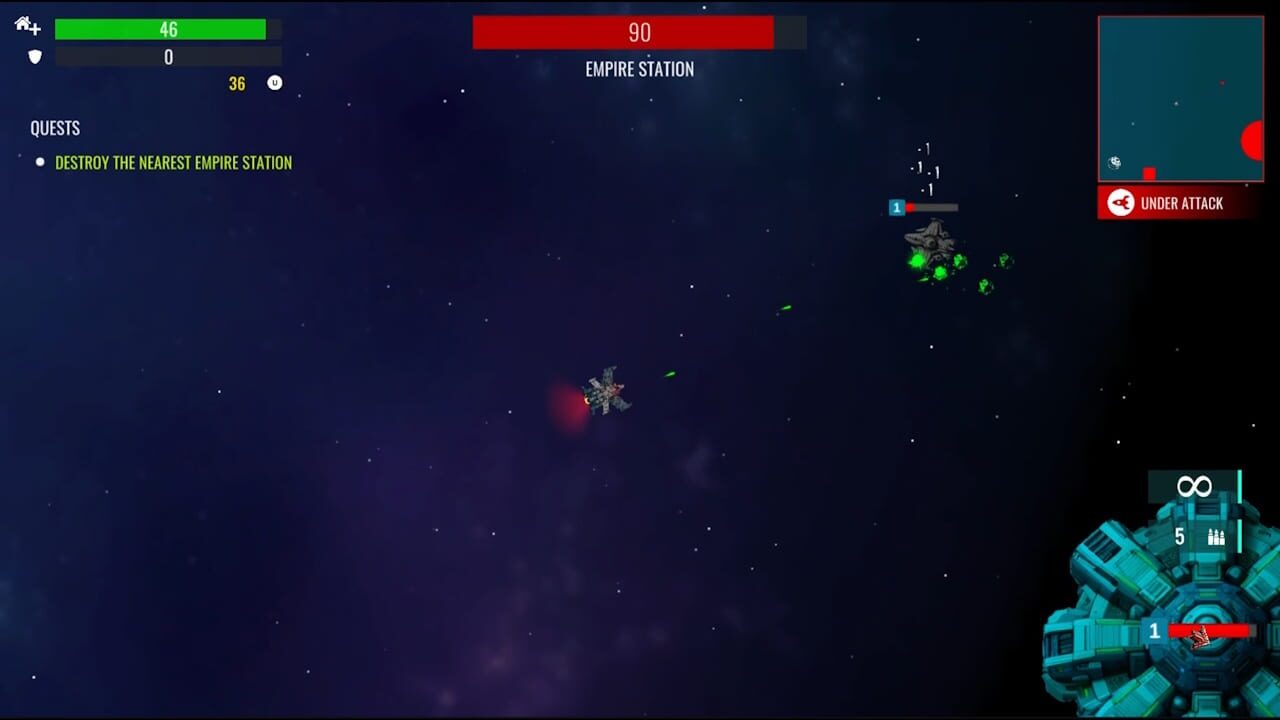Click the yellow gold amount showing 36

click(237, 84)
